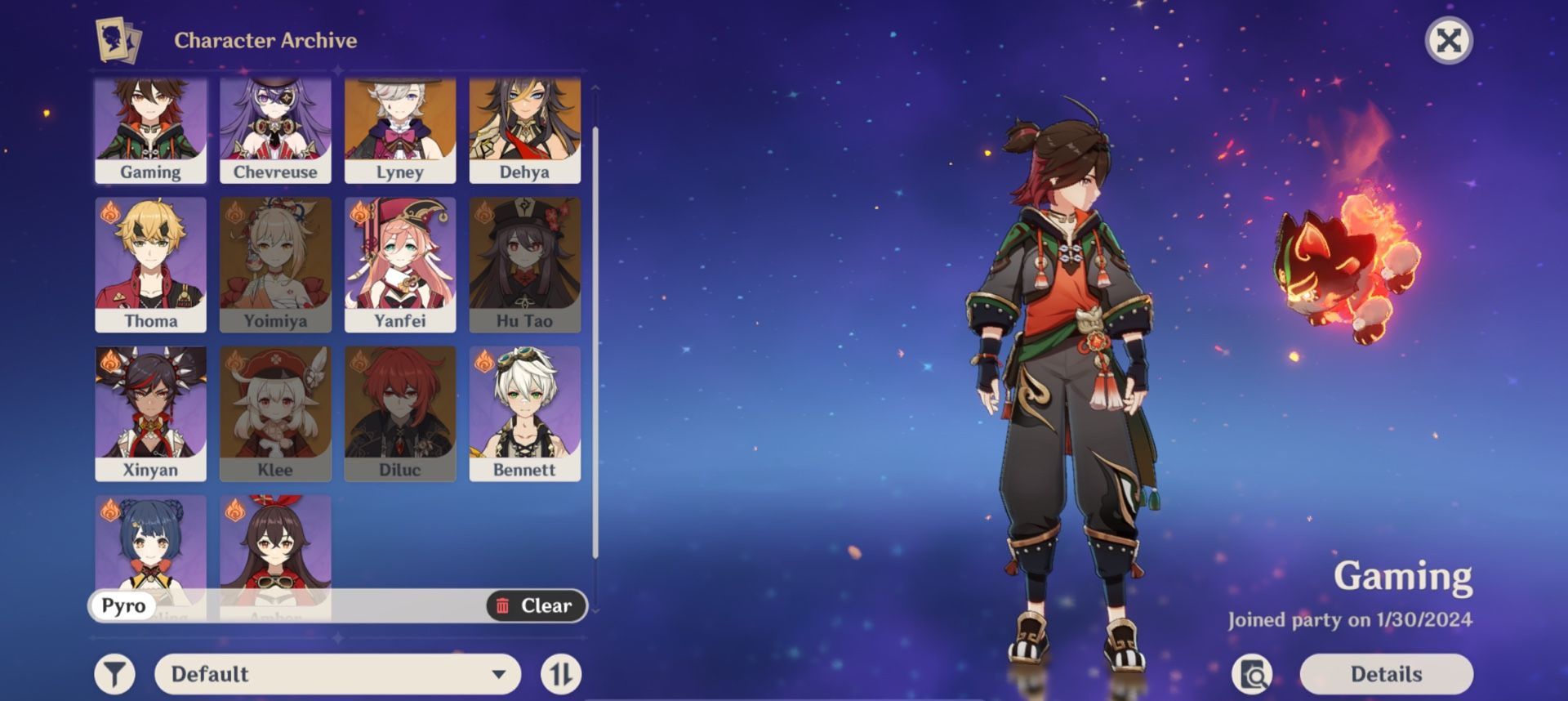This screenshot has width=1568, height=701.
Task: Click the Pyro icon on Xinyan's portrait
Action: point(112,359)
